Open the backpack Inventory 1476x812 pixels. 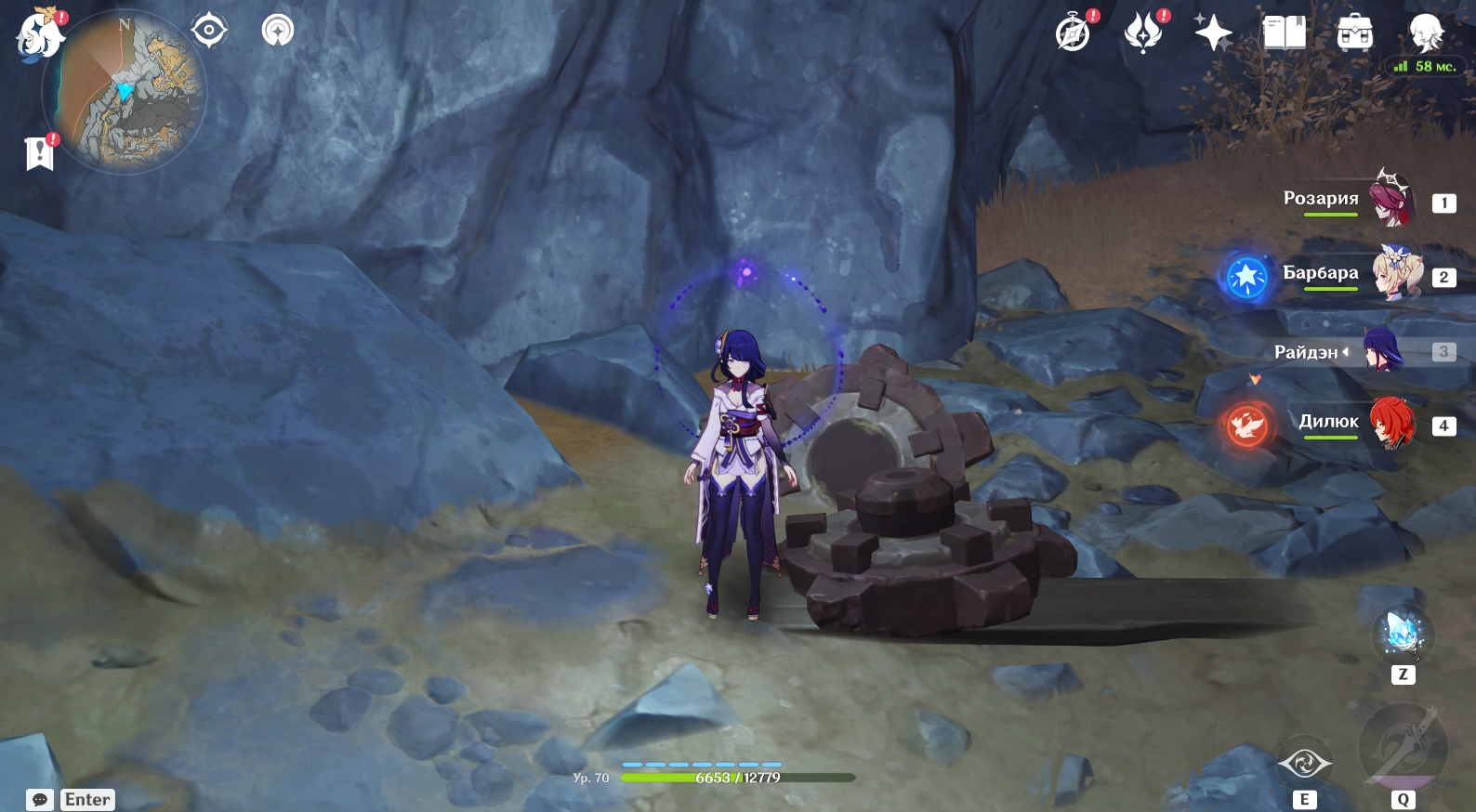[x=1354, y=33]
